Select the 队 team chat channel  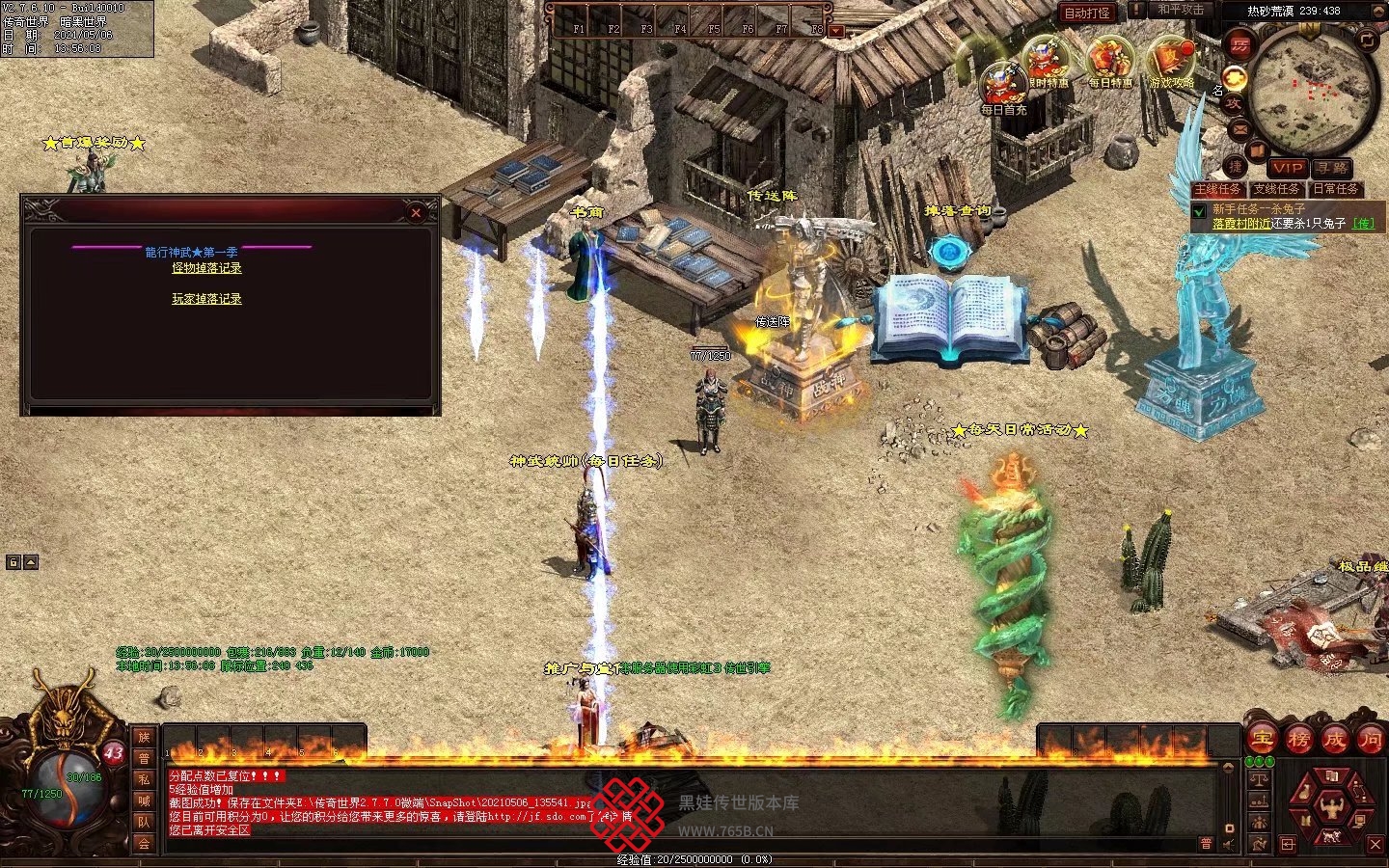(144, 822)
